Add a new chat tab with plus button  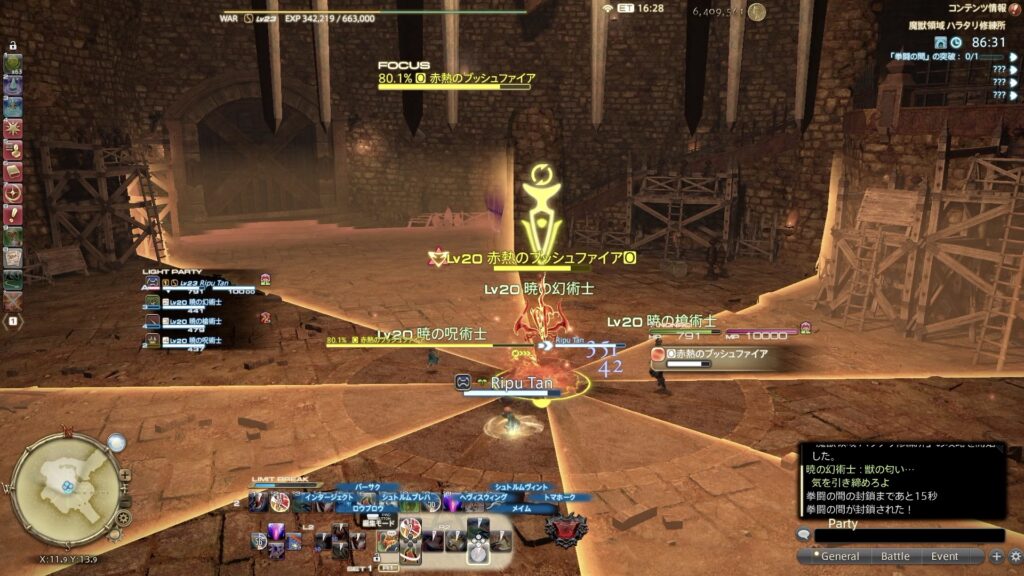coord(996,556)
